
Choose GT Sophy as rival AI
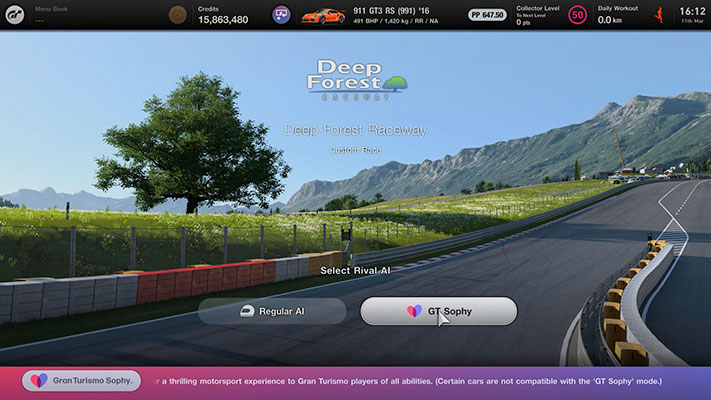(x=438, y=311)
